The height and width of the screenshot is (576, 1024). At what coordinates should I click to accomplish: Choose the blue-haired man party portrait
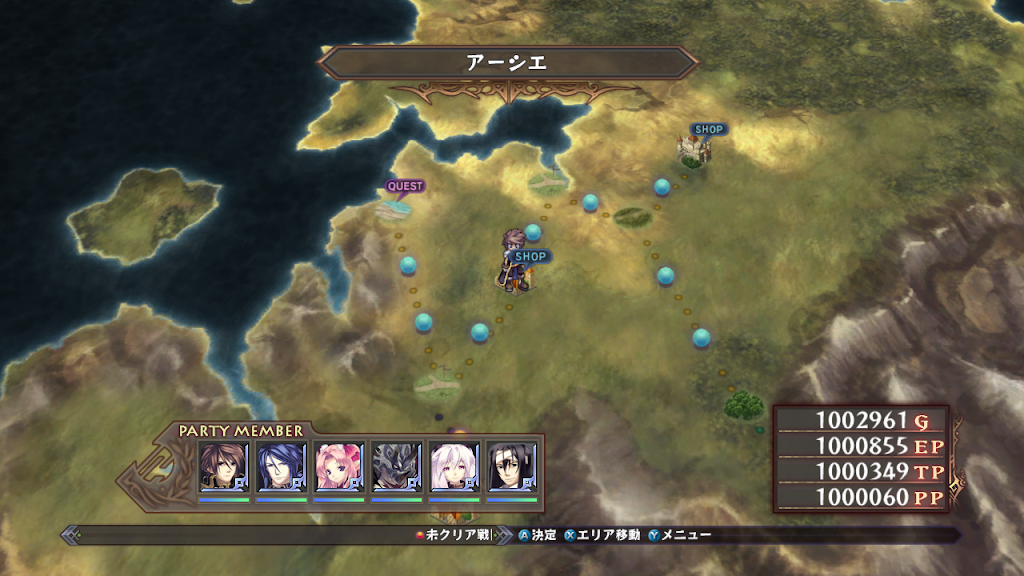[281, 466]
